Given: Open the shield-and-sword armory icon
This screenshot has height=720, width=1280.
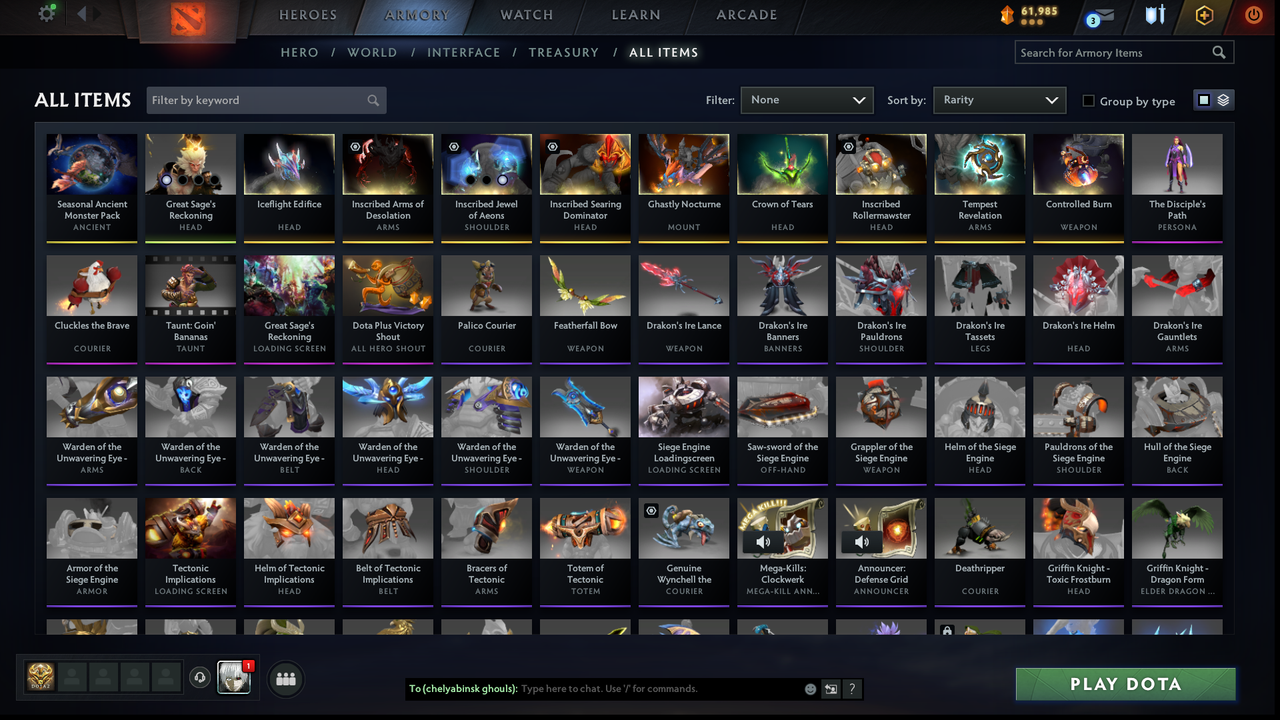Looking at the screenshot, I should point(1156,16).
